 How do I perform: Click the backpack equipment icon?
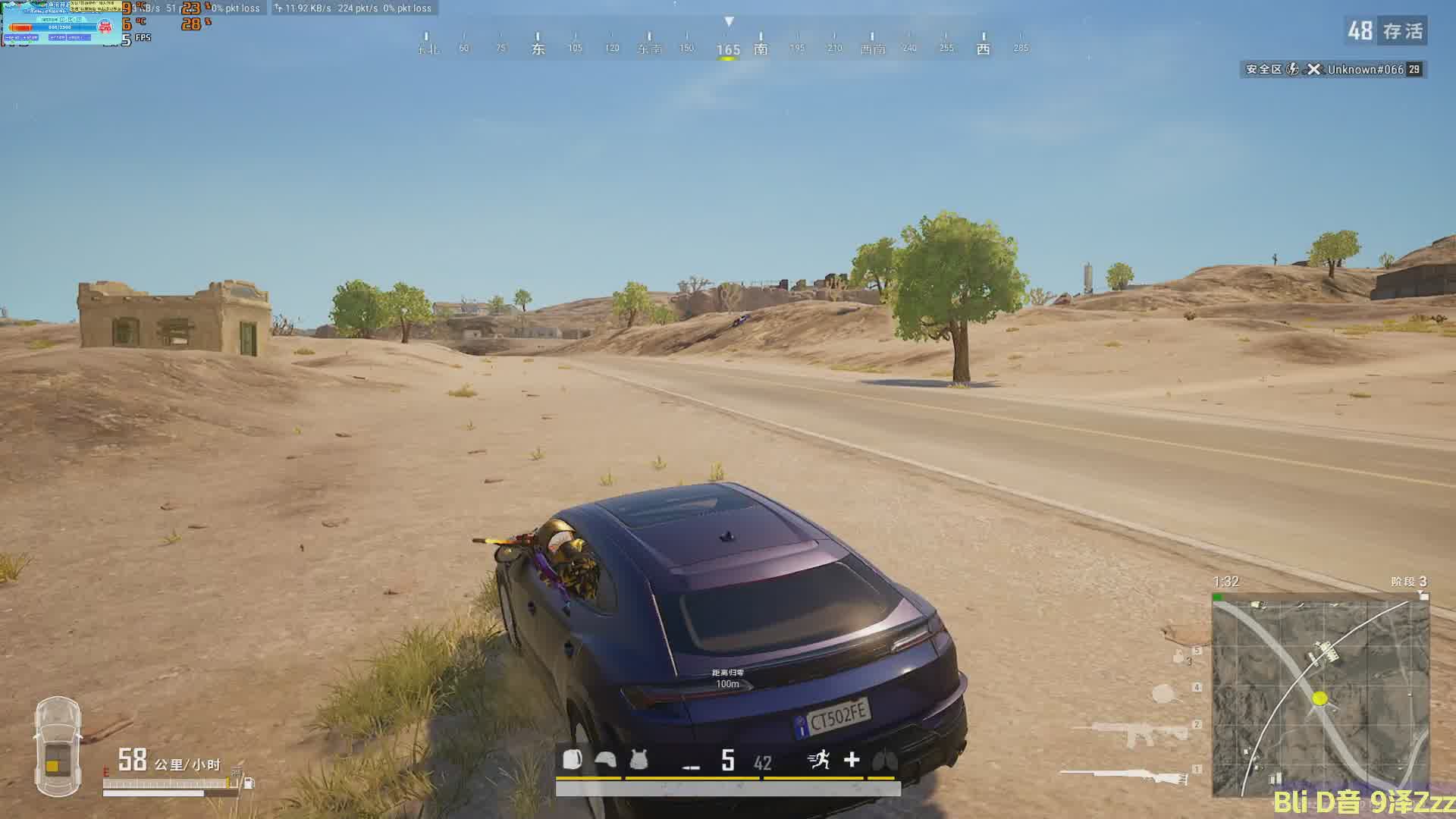[573, 759]
